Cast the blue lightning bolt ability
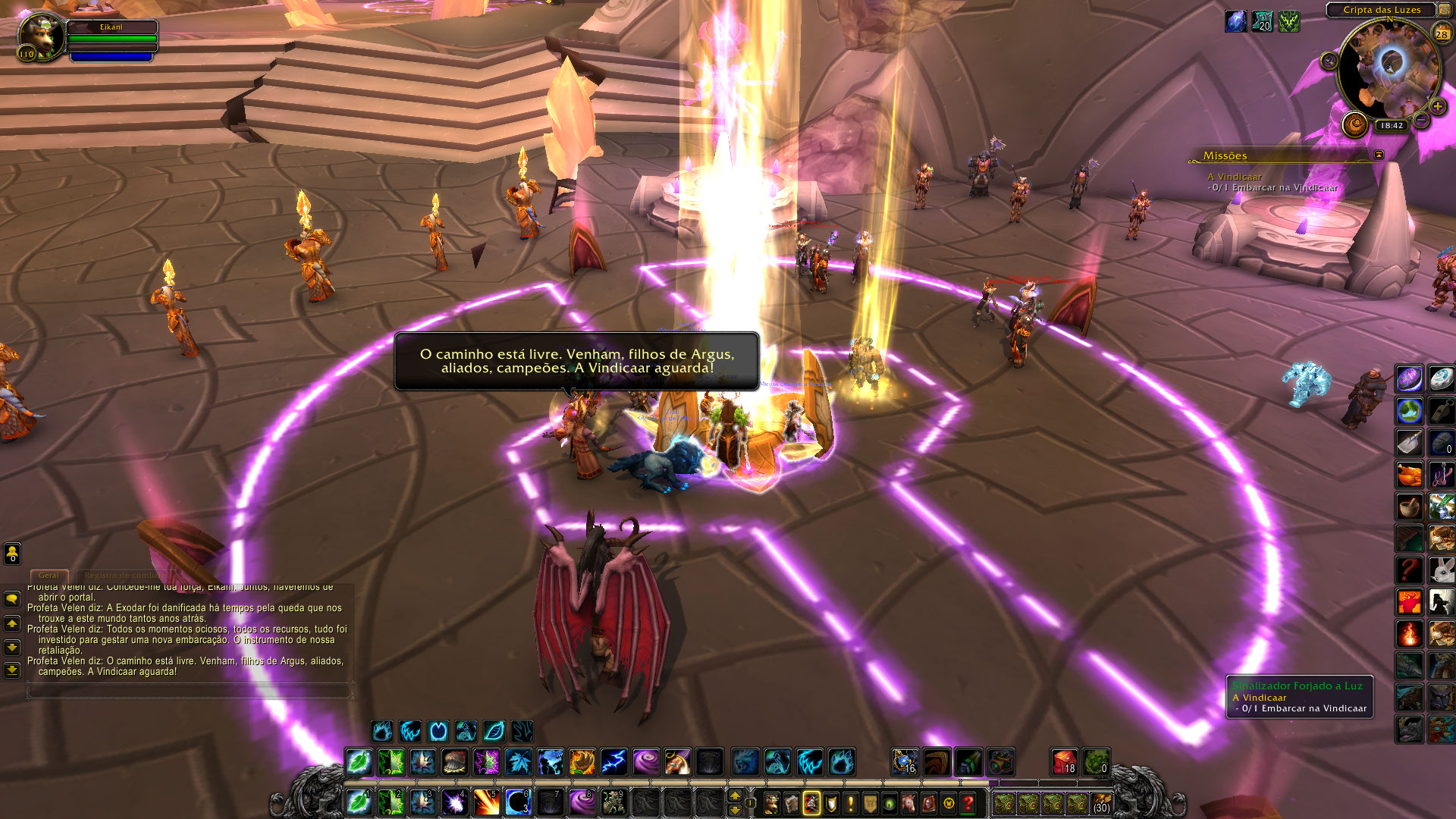Screen dimensions: 1456x819 point(613,761)
